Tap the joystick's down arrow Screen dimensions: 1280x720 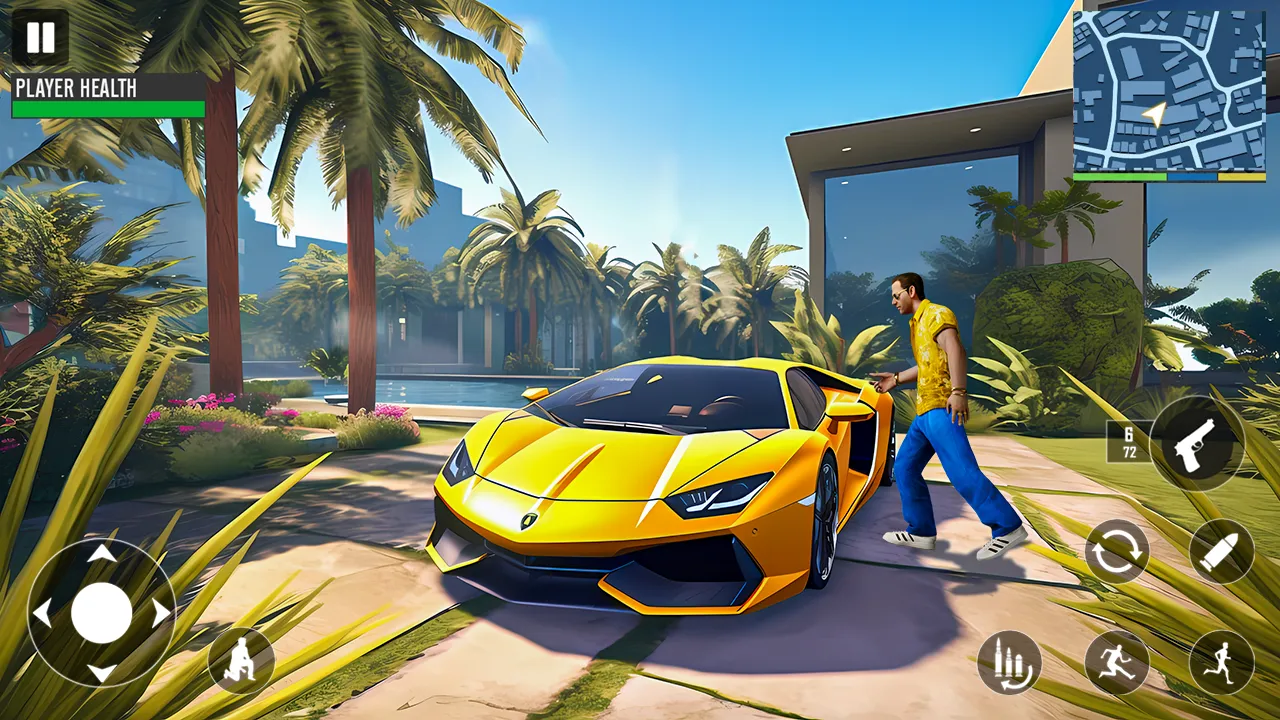[x=101, y=672]
